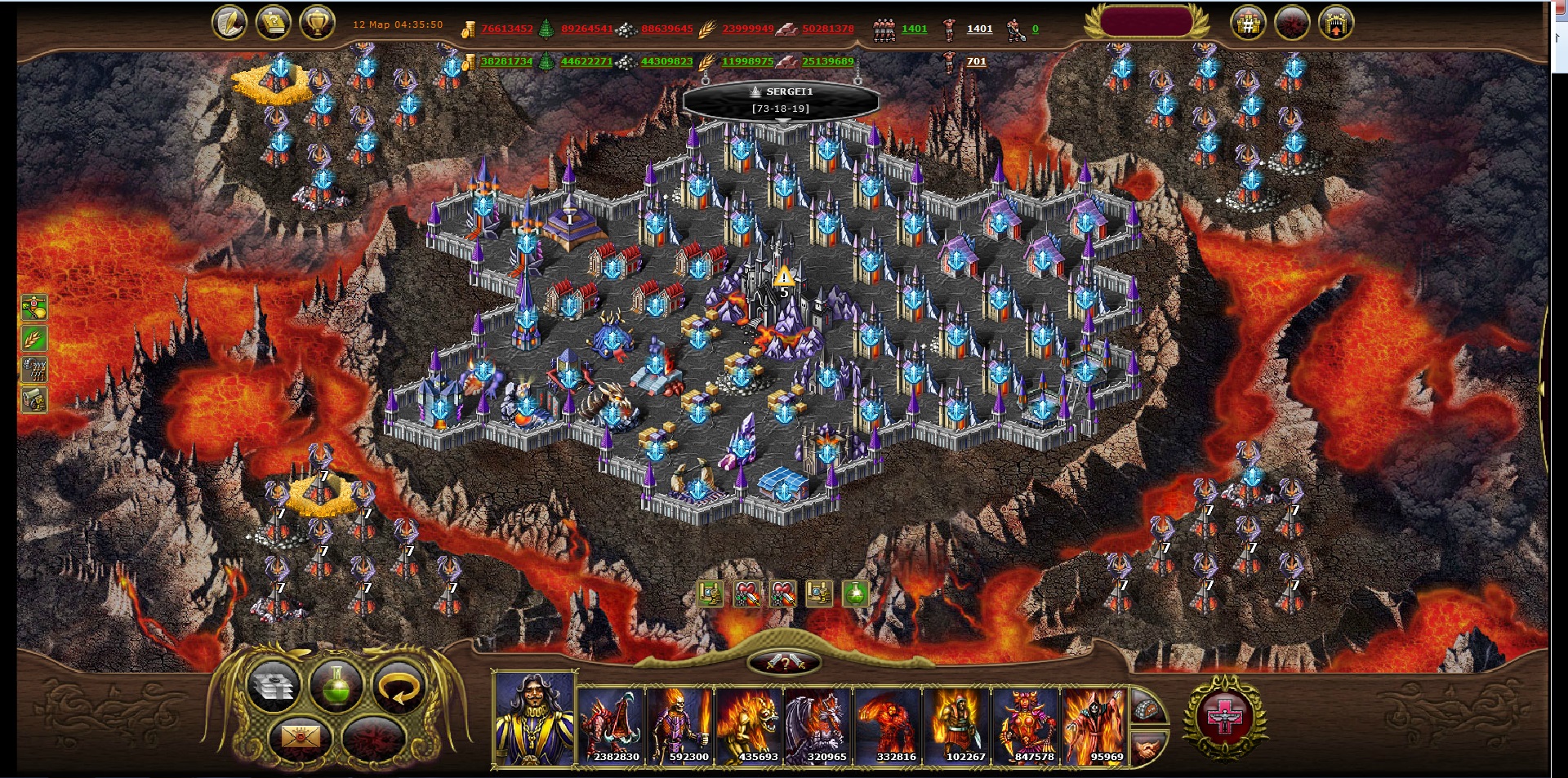Open the castle hashtag icon
Image resolution: width=1568 pixels, height=778 pixels.
click(1248, 24)
